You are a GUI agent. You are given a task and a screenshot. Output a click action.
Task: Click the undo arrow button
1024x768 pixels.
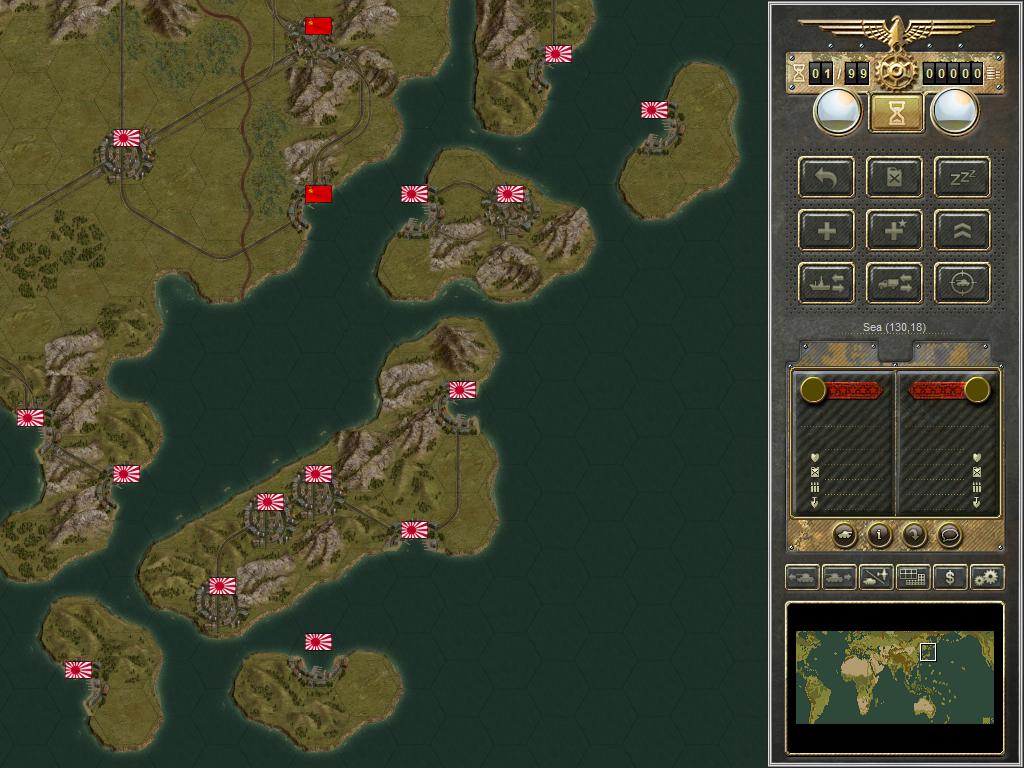click(827, 178)
